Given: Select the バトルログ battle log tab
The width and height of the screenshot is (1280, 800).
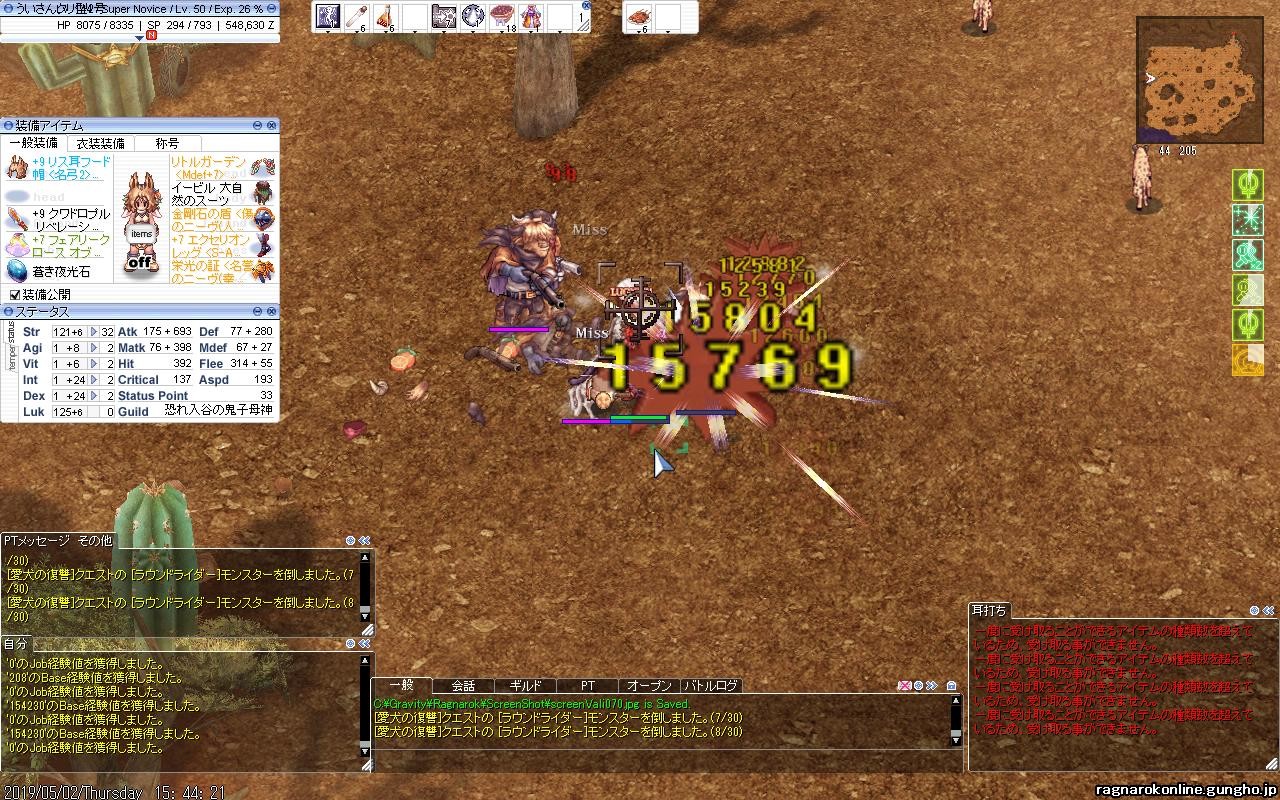Looking at the screenshot, I should point(711,686).
